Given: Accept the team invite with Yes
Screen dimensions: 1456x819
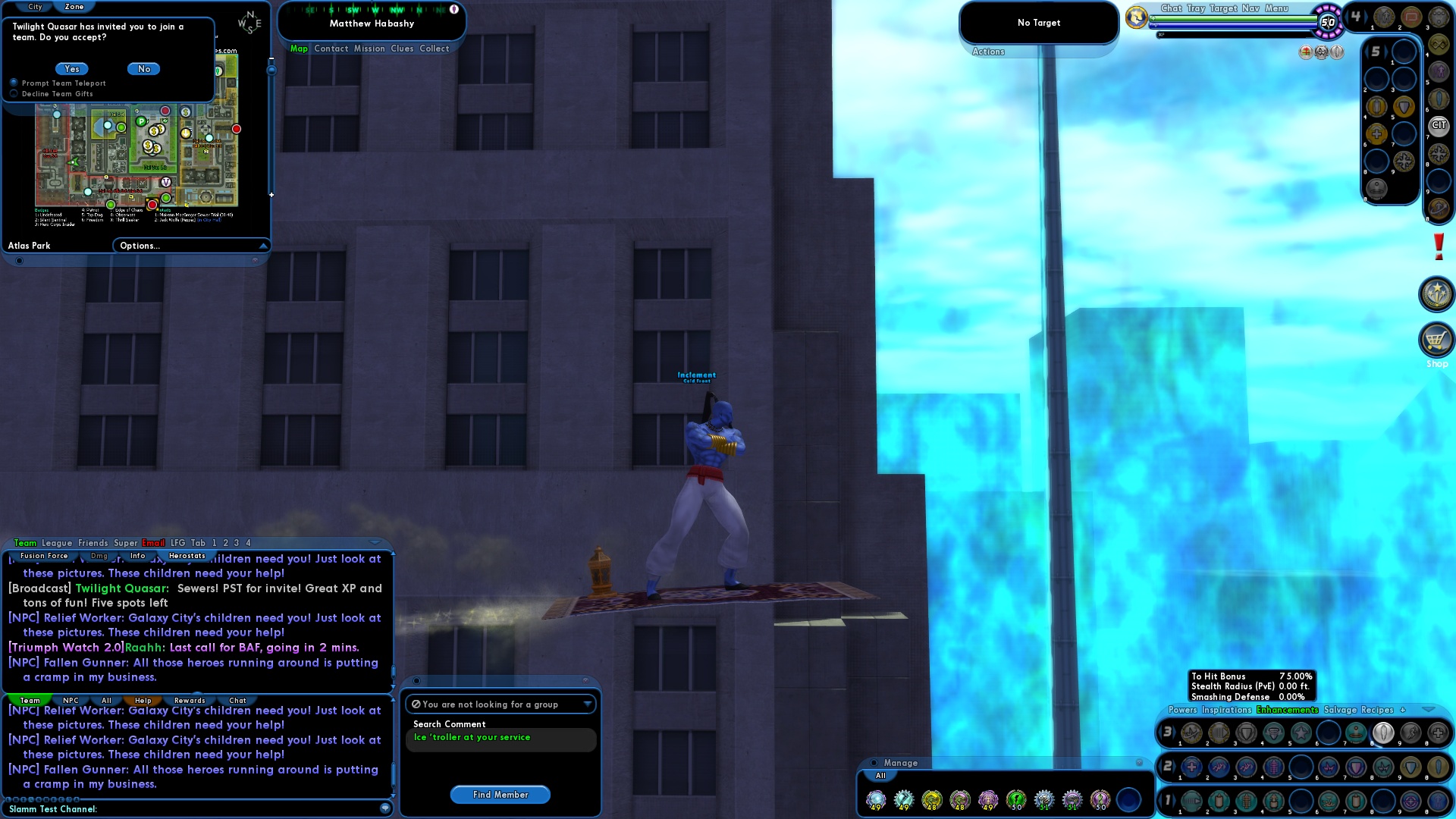Looking at the screenshot, I should pos(71,68).
